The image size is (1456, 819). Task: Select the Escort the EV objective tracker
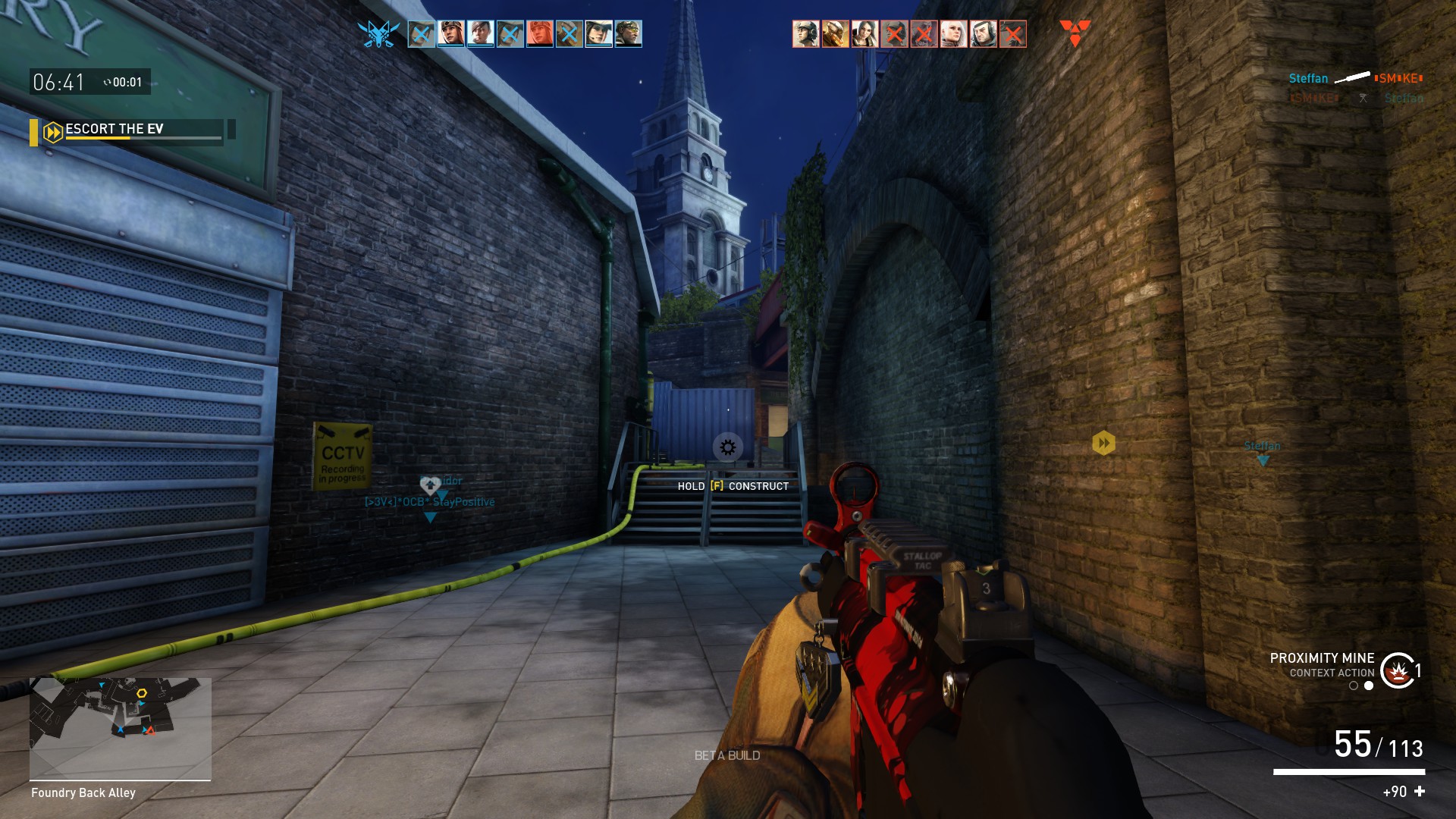[127, 130]
